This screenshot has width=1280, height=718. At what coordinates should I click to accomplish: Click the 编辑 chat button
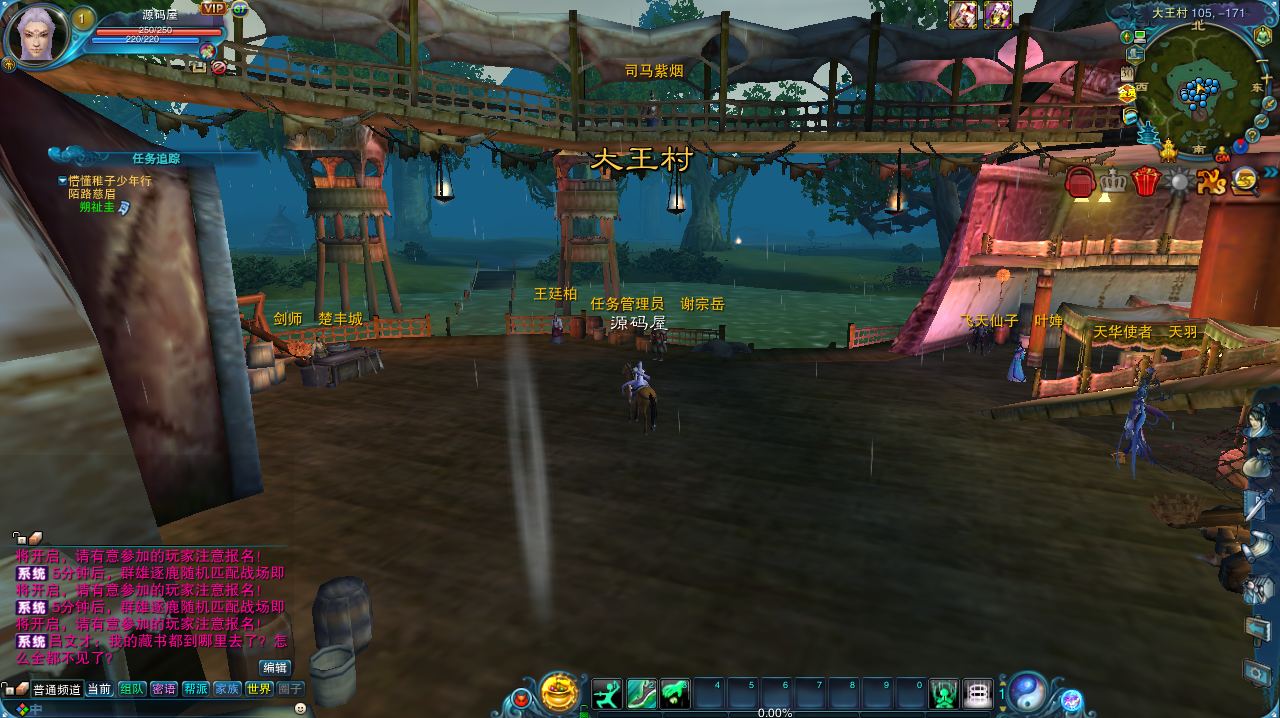(275, 667)
